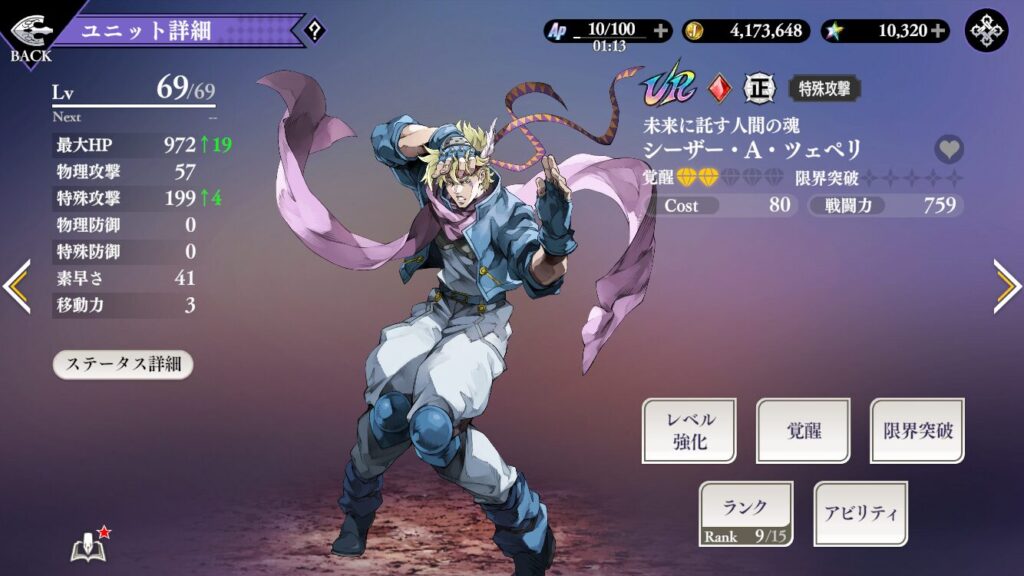The image size is (1024, 576).
Task: Show the ステータス詳細 status details
Action: tap(122, 364)
